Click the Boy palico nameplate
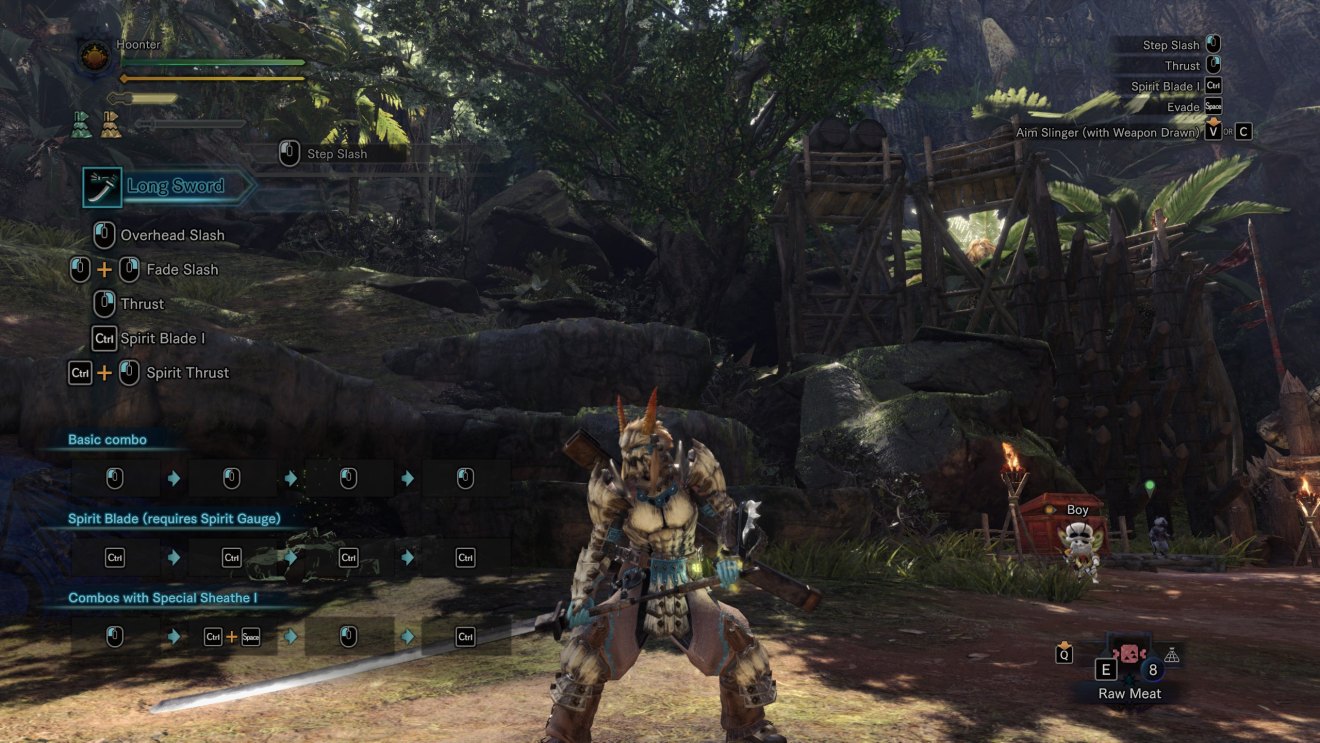1320x743 pixels. pyautogui.click(x=1077, y=509)
